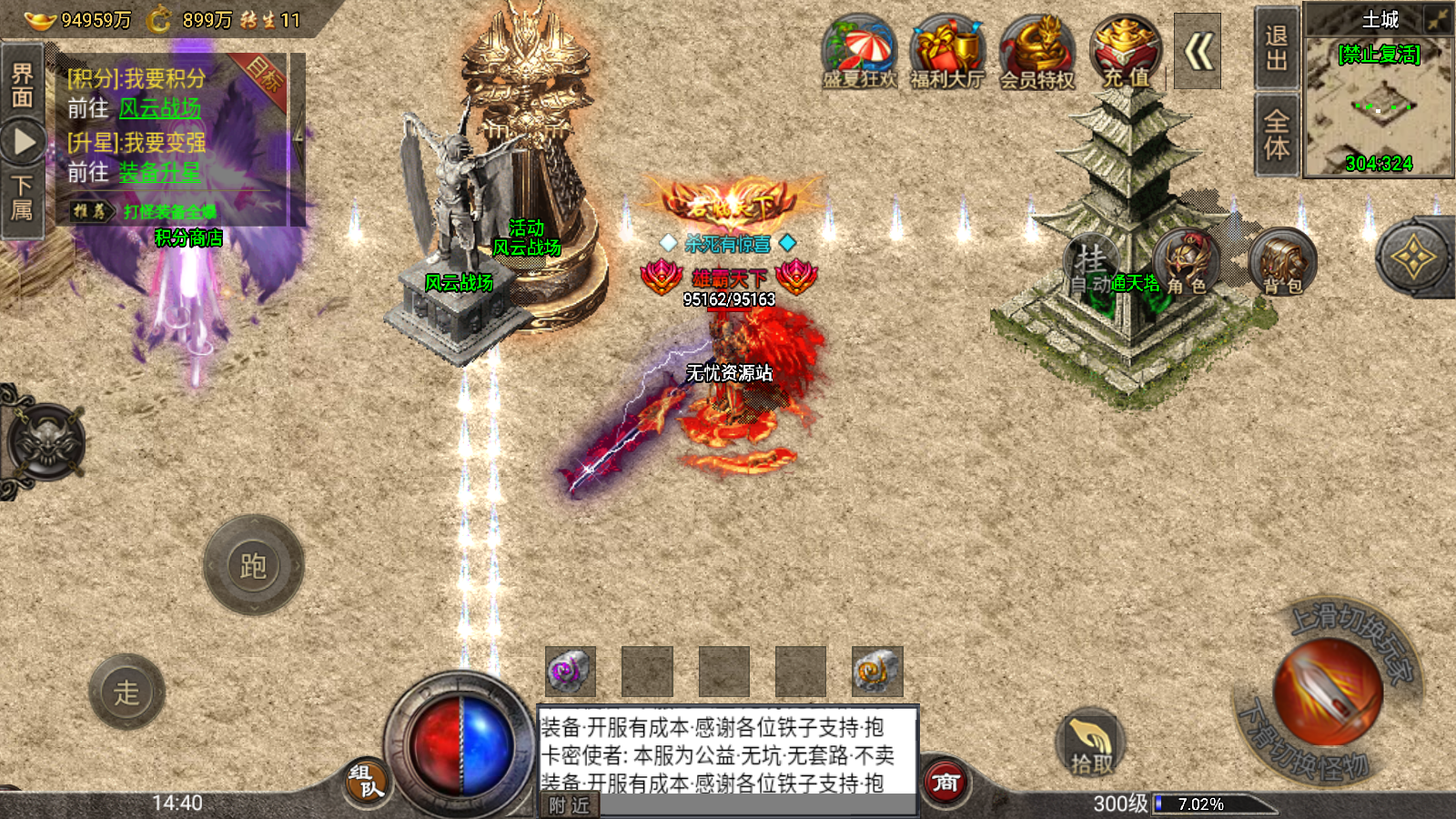Open the 会员特权 VIP privileges icon
Image resolution: width=1456 pixels, height=819 pixels.
tap(1037, 53)
